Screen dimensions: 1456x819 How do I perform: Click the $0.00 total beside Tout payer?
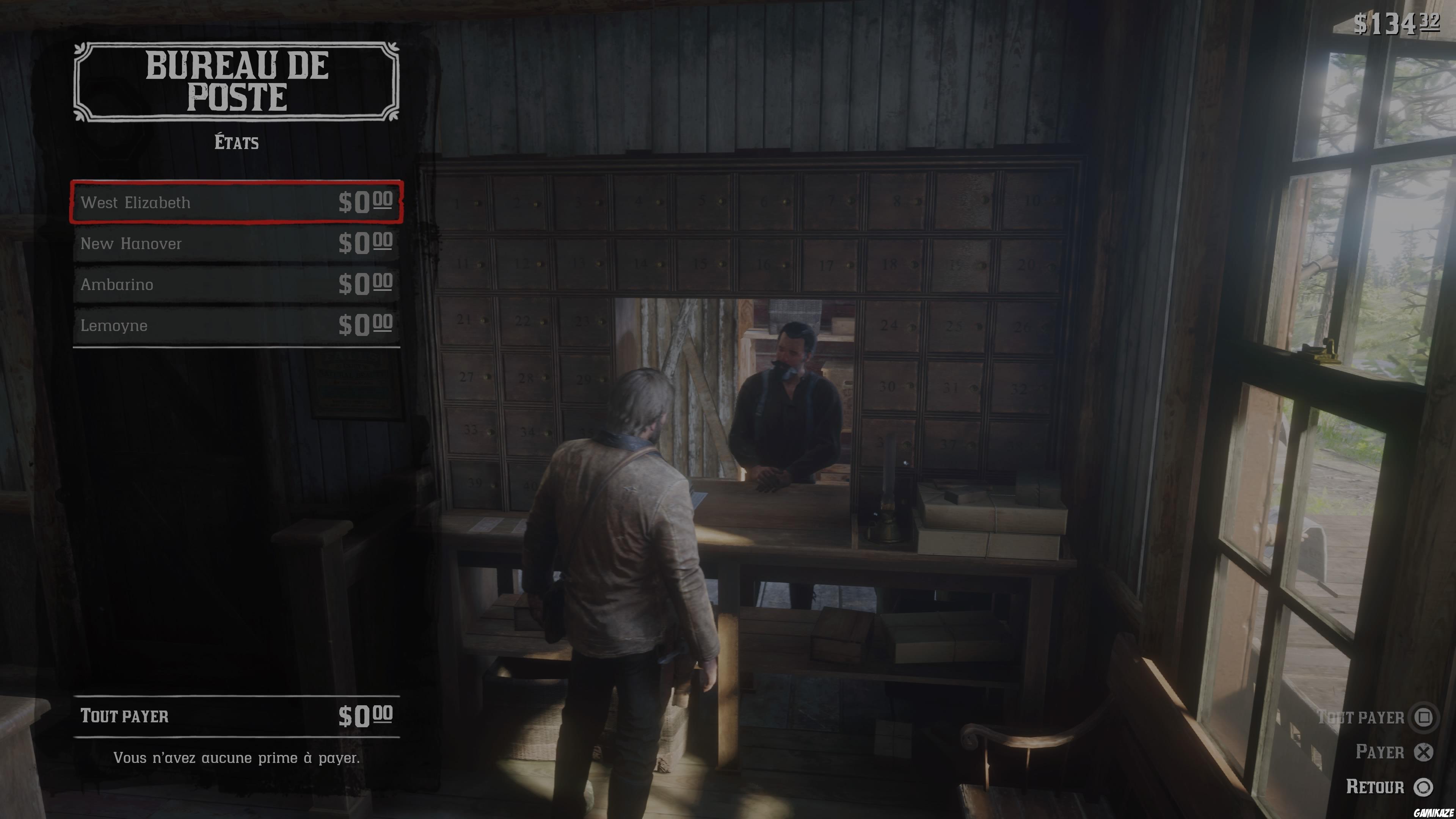coord(366,715)
